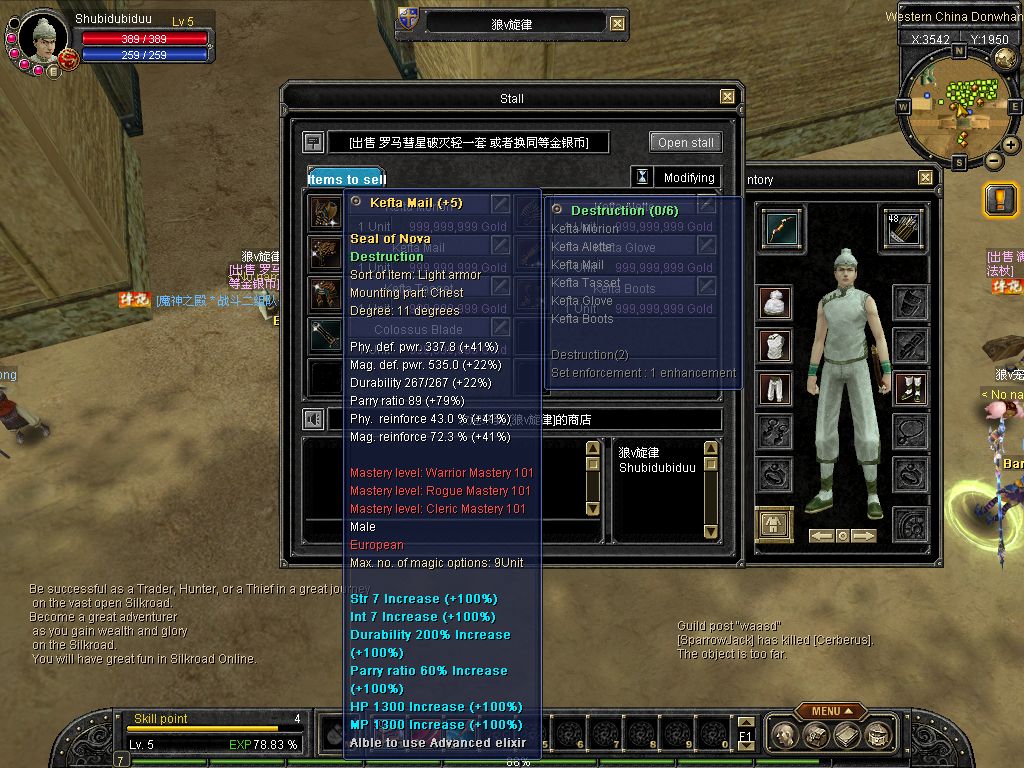
Task: Open the world map globe icon
Action: [1005, 56]
